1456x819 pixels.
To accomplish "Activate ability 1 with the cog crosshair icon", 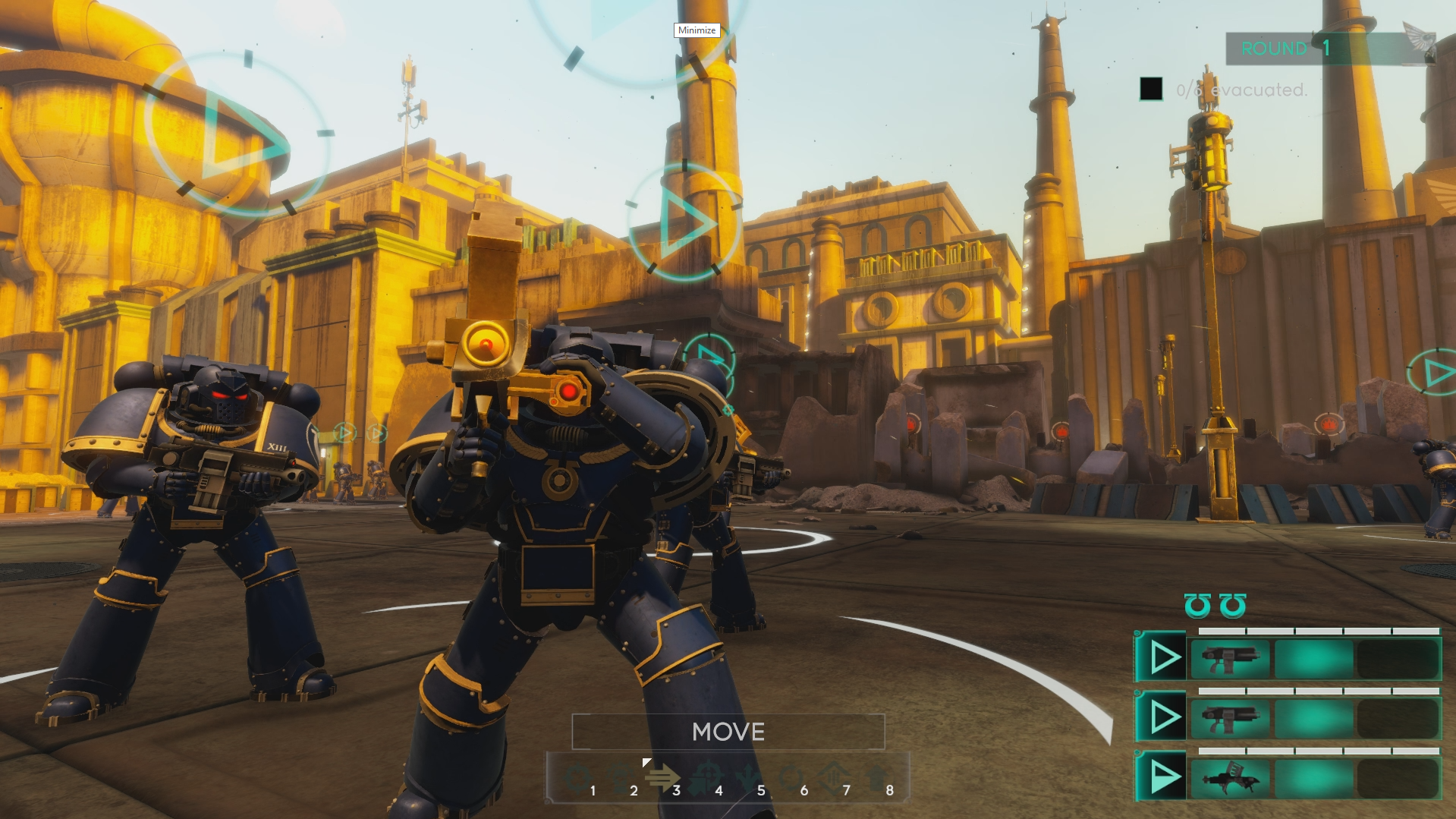I will coord(577,777).
